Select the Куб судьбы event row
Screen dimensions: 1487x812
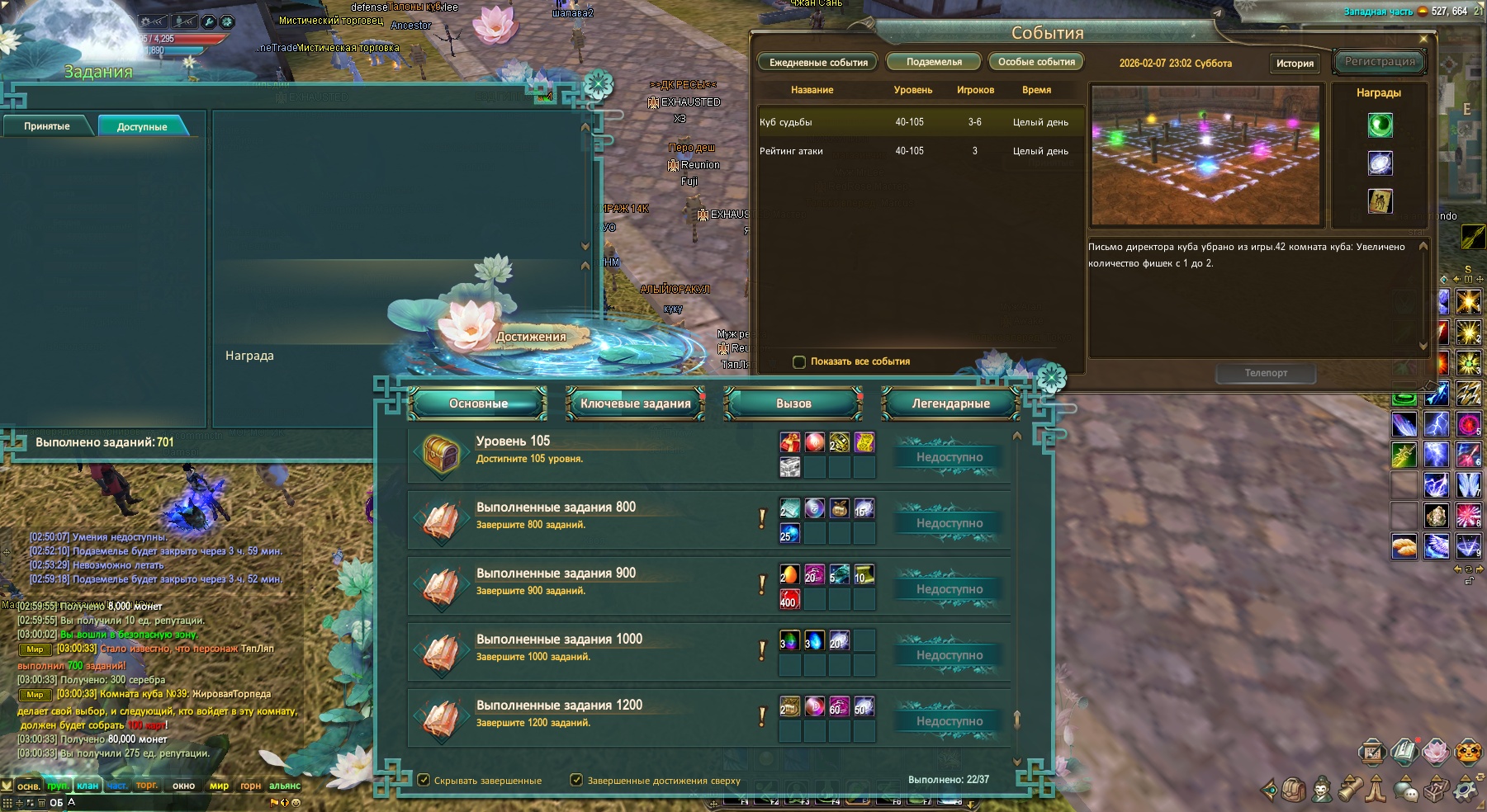click(x=920, y=122)
